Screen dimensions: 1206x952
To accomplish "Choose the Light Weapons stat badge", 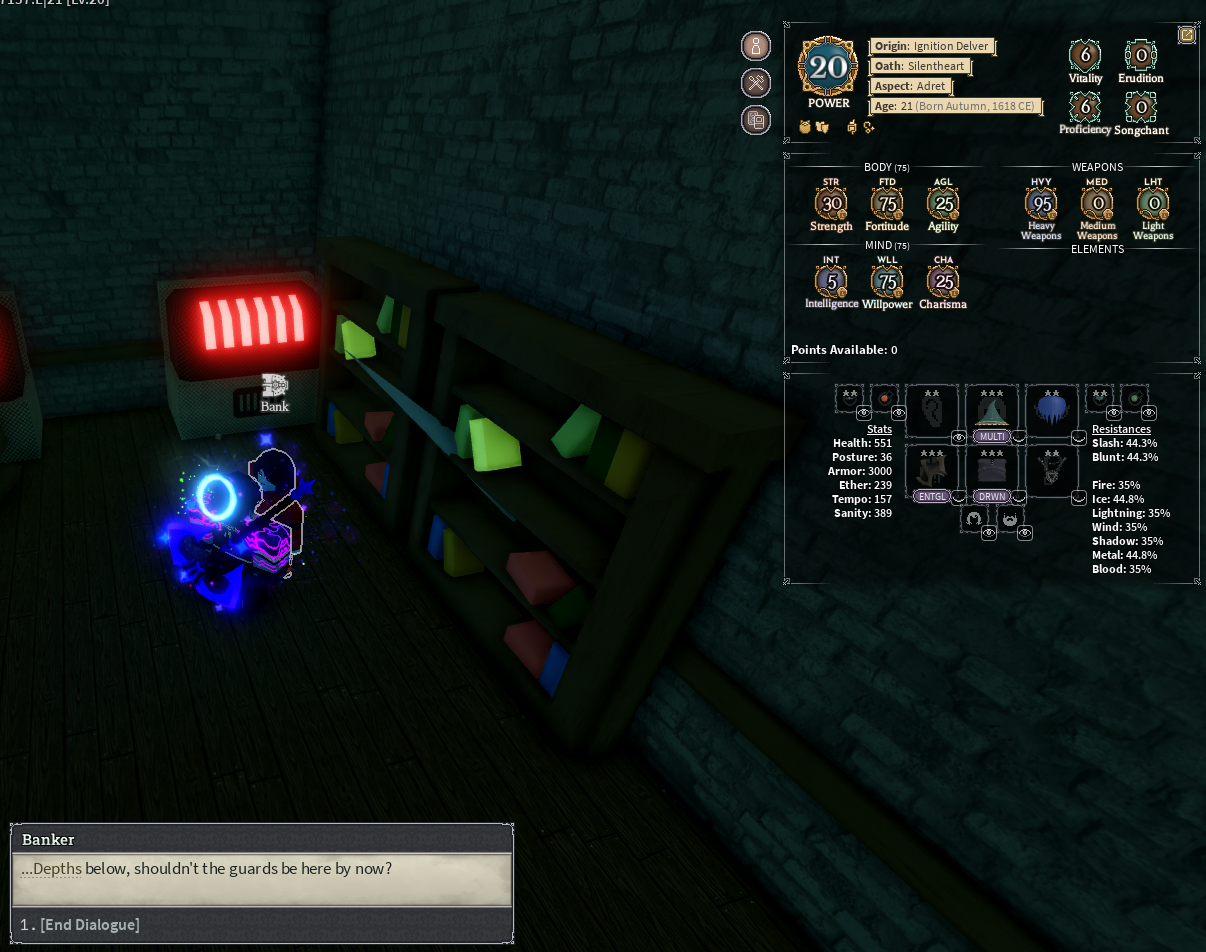I will coord(1153,204).
